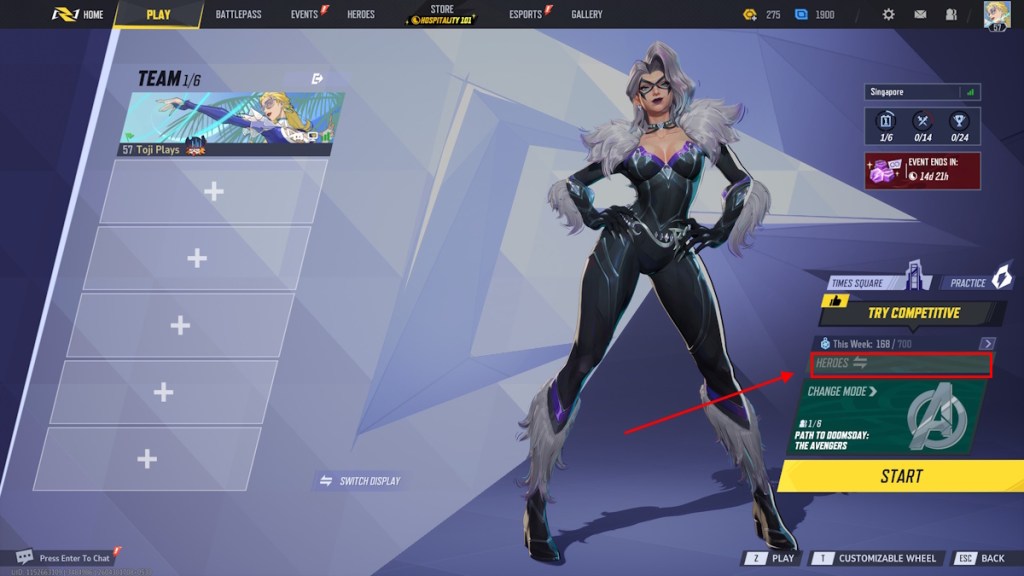Check mail via the envelope icon

(920, 14)
